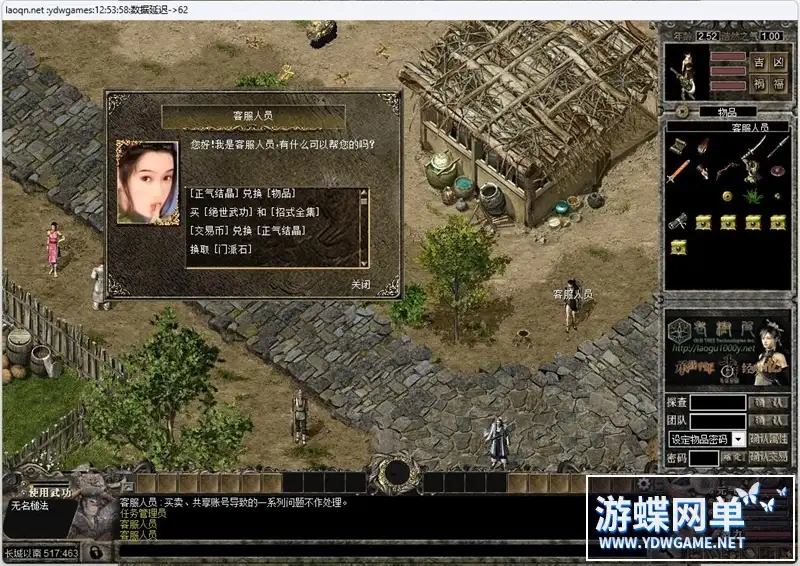This screenshot has width=800, height=566.
Task: Select the red sword in the inventory
Action: pos(679,171)
